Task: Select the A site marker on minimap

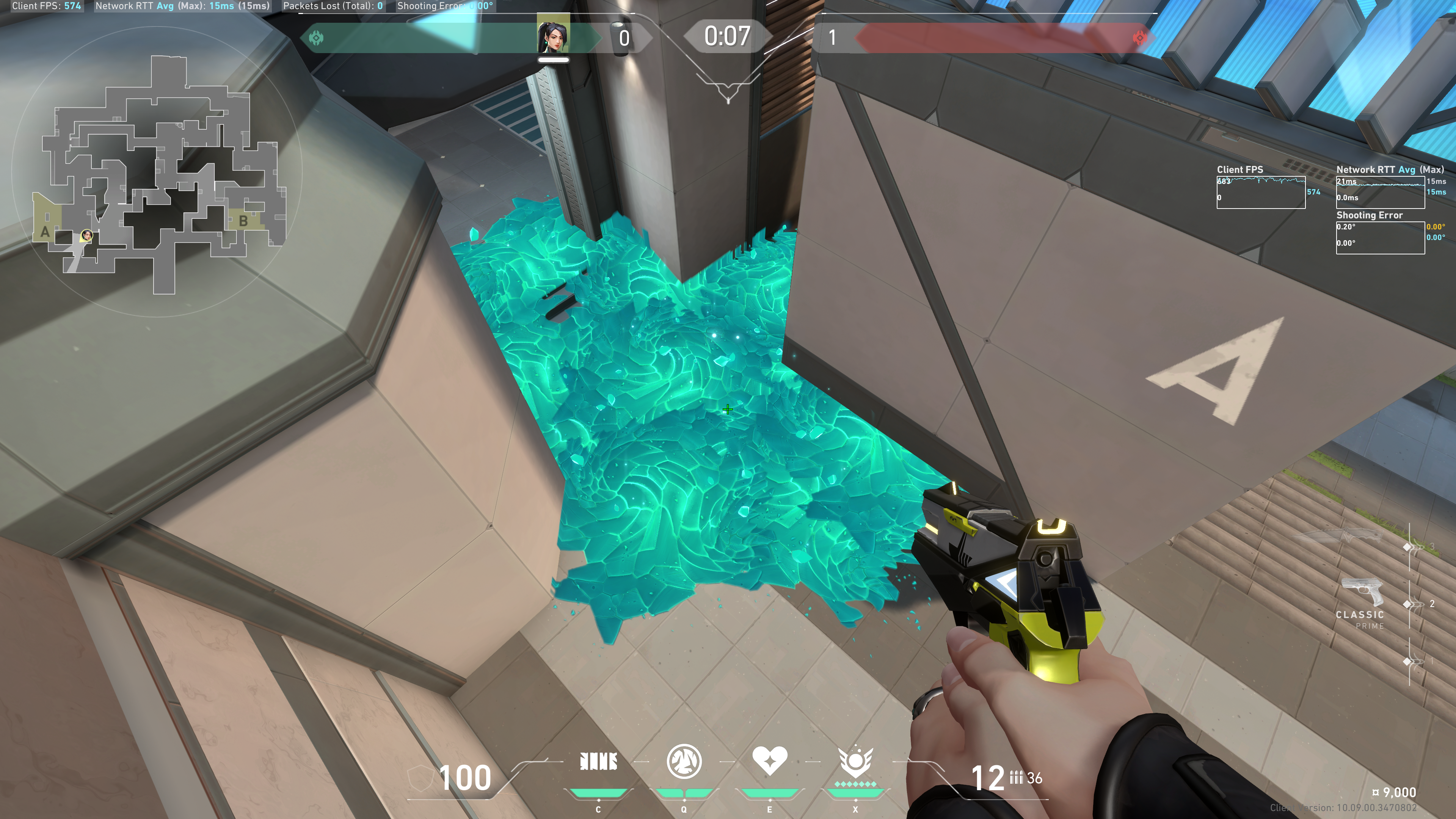Action: tap(45, 232)
